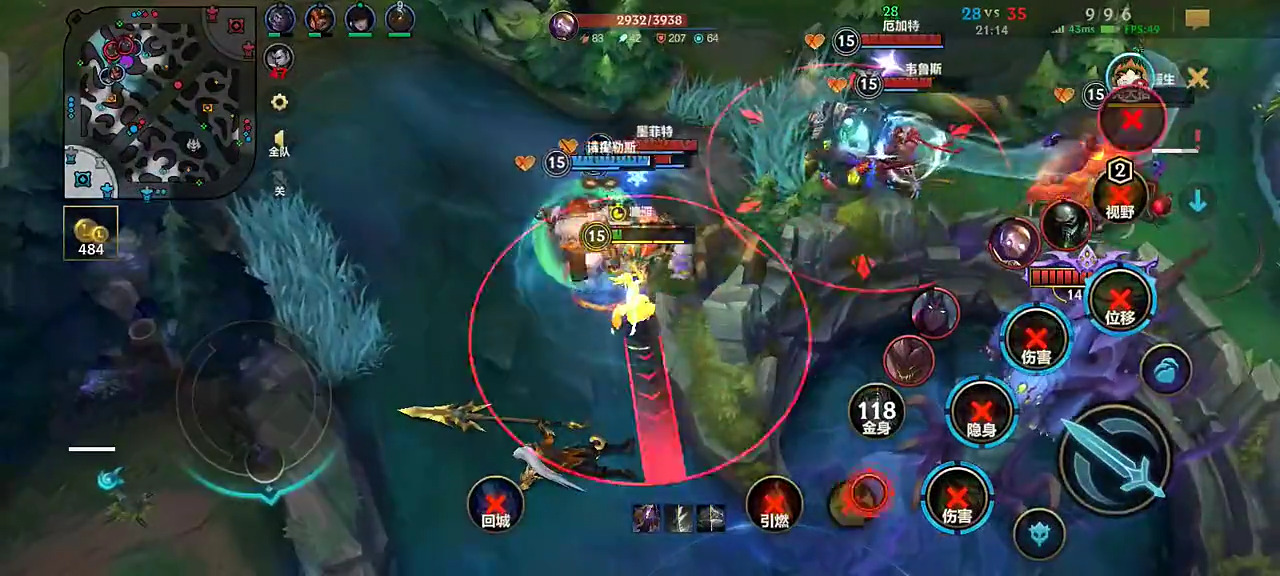Image resolution: width=1280 pixels, height=576 pixels.
Task: Open the scoreboard via crossed swords icon
Action: pos(1197,78)
